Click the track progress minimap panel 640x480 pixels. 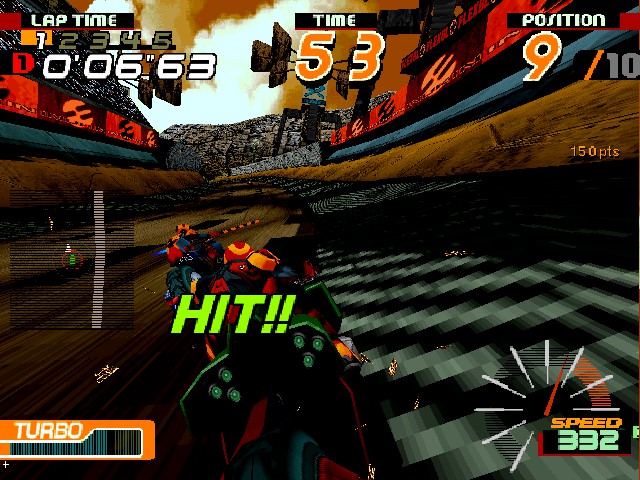(72, 260)
